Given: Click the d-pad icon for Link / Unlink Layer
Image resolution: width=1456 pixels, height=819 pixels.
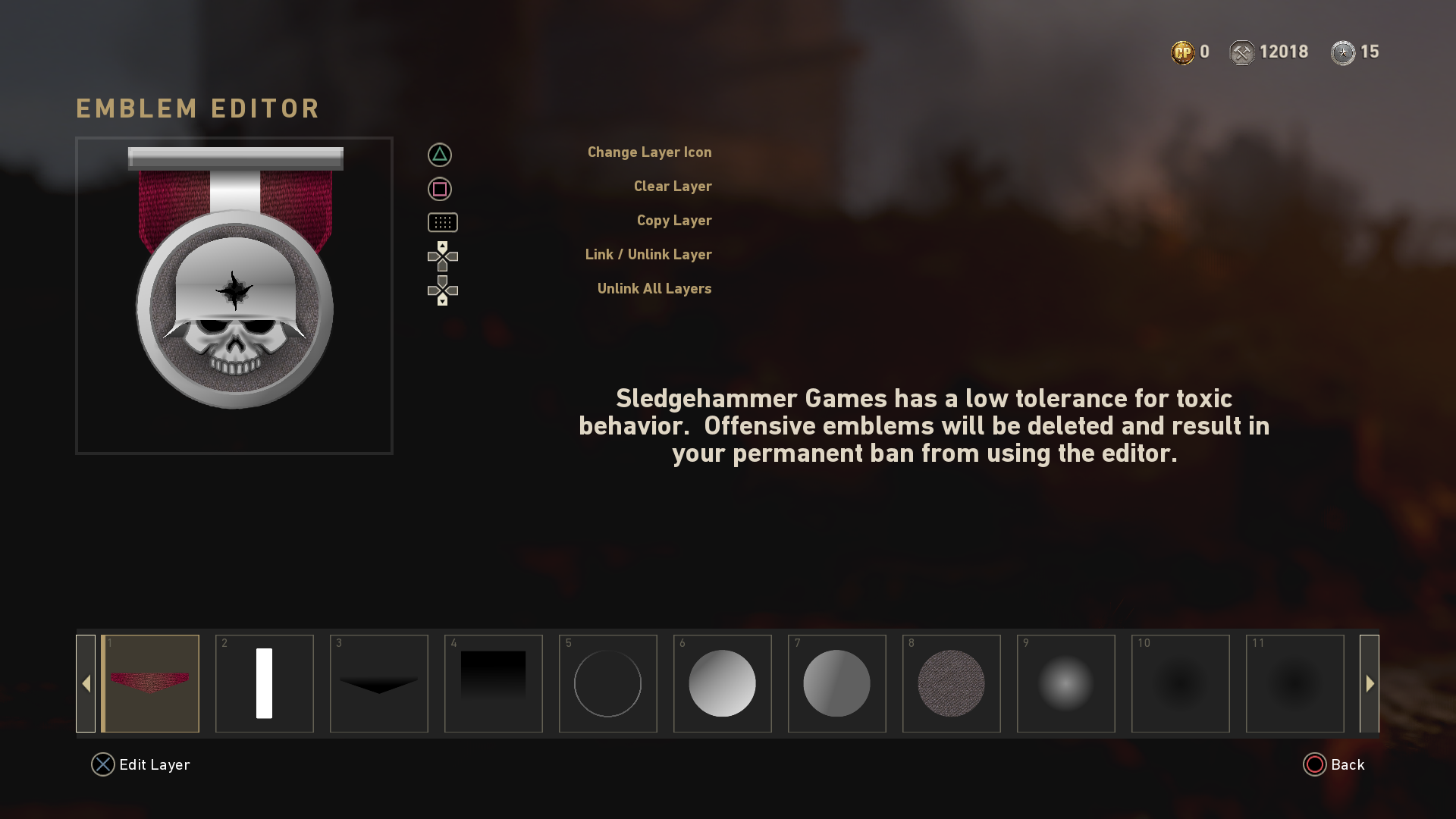Looking at the screenshot, I should (442, 256).
